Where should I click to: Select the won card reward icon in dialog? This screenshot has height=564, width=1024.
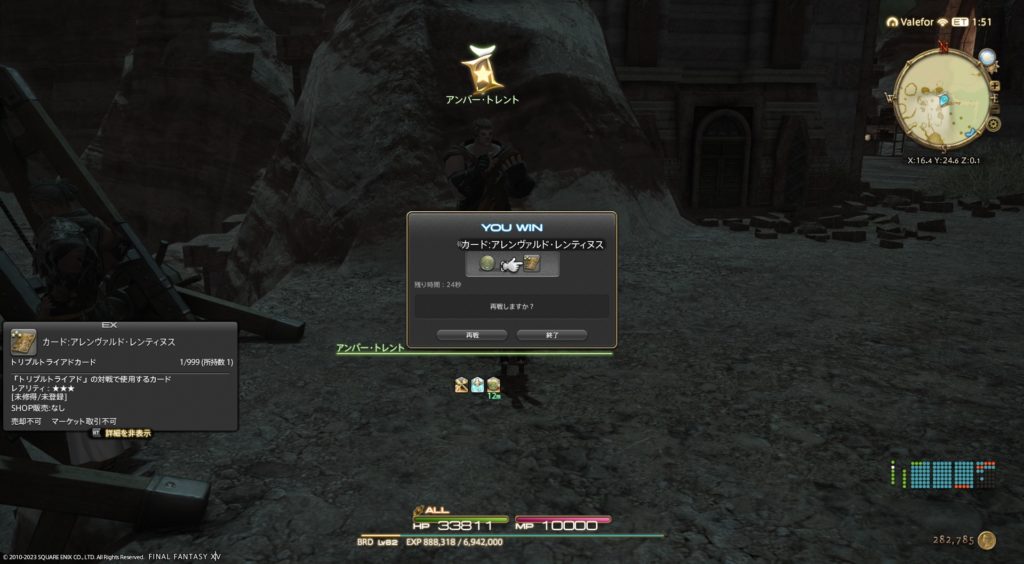click(x=531, y=264)
